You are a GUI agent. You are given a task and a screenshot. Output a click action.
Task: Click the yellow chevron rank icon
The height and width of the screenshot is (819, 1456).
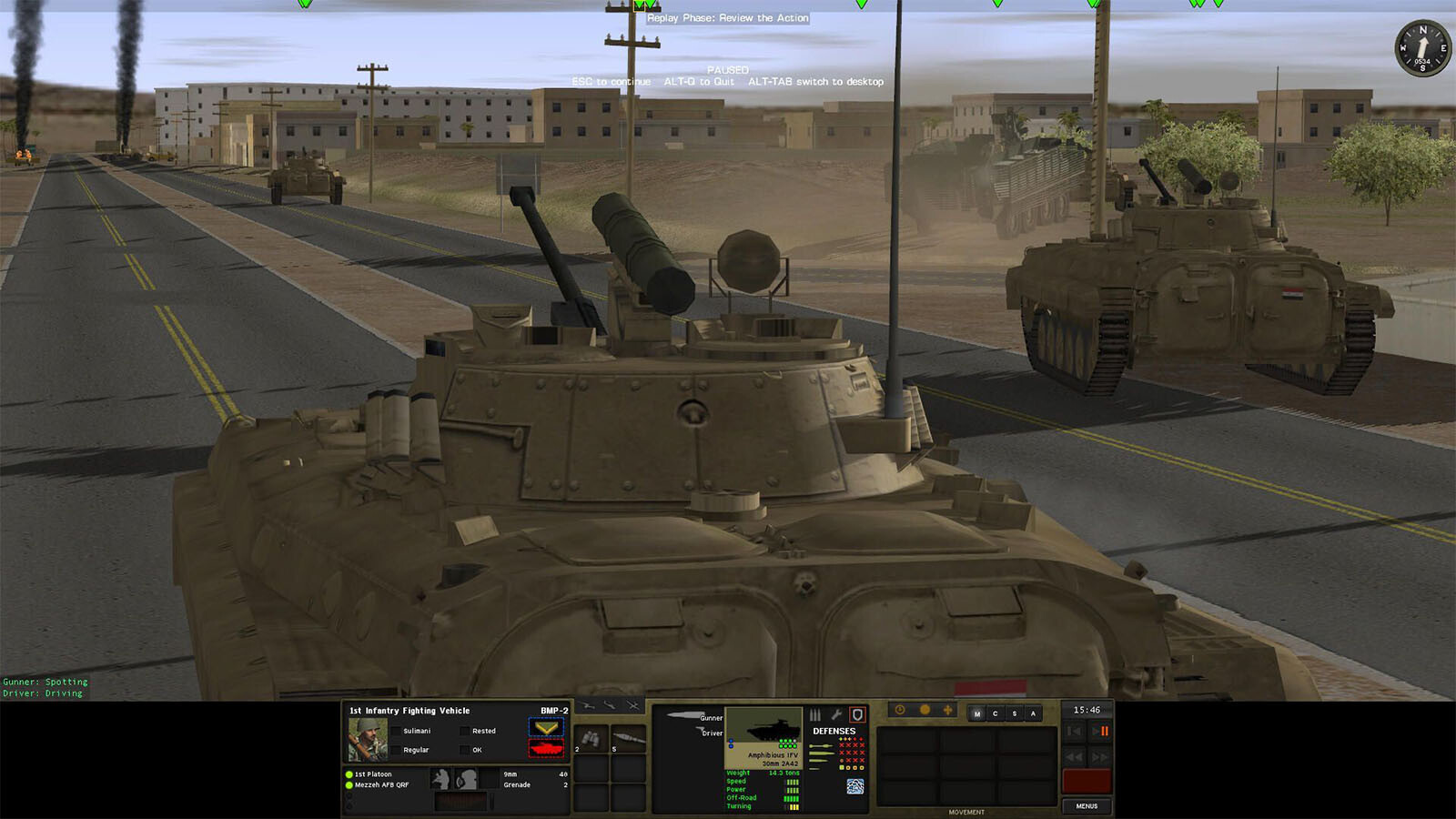[x=546, y=728]
